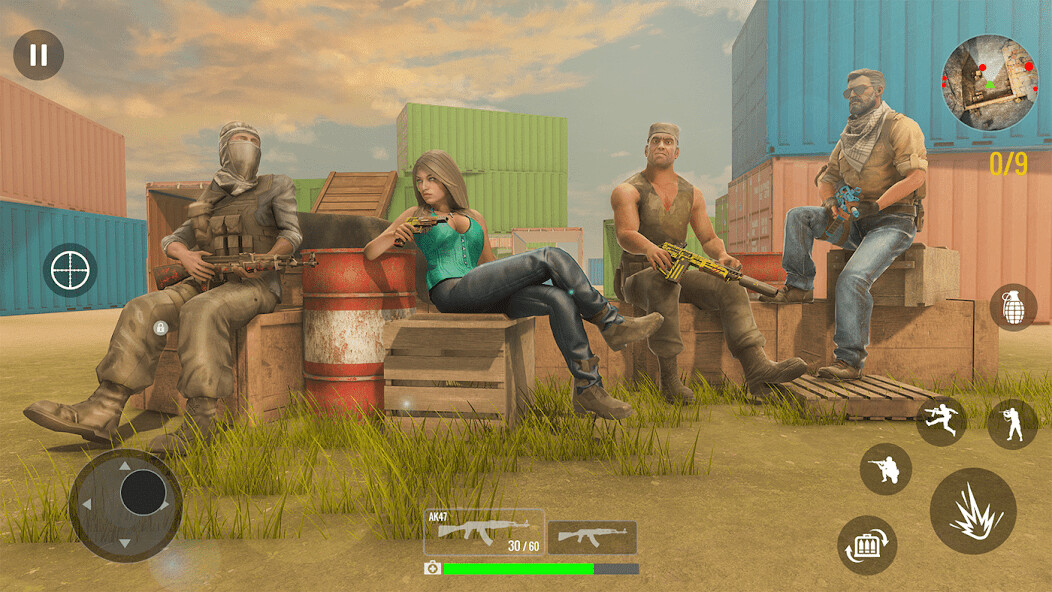This screenshot has width=1052, height=592.
Task: Throw a grenade with the grenade button
Action: [1013, 307]
